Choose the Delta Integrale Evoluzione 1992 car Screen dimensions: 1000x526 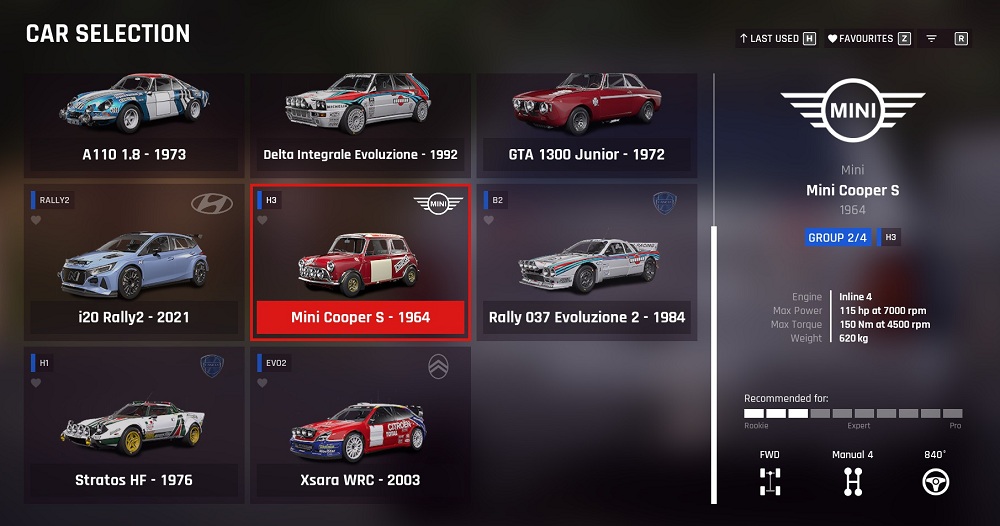(x=360, y=120)
